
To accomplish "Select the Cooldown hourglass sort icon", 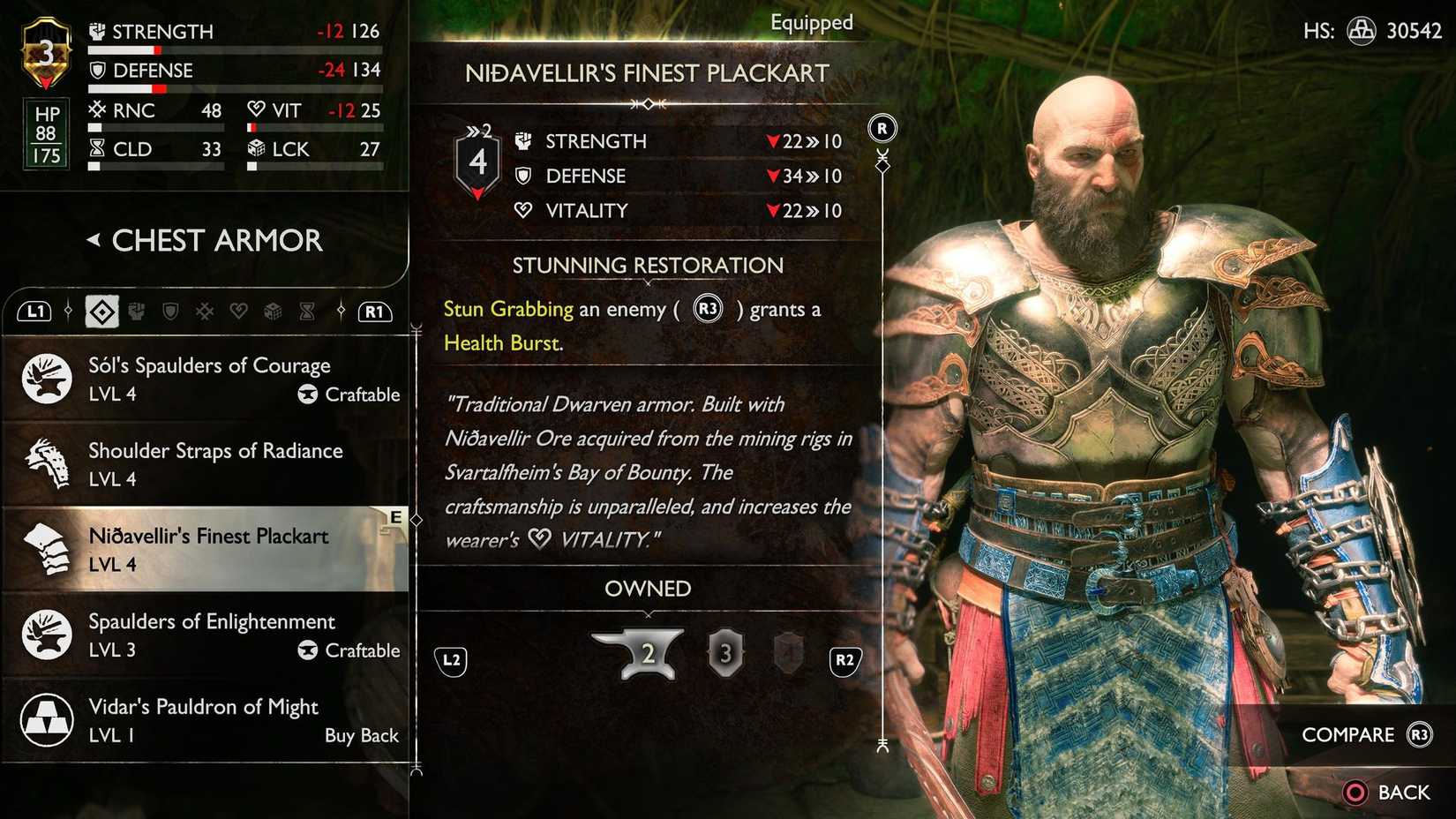I will tap(307, 311).
